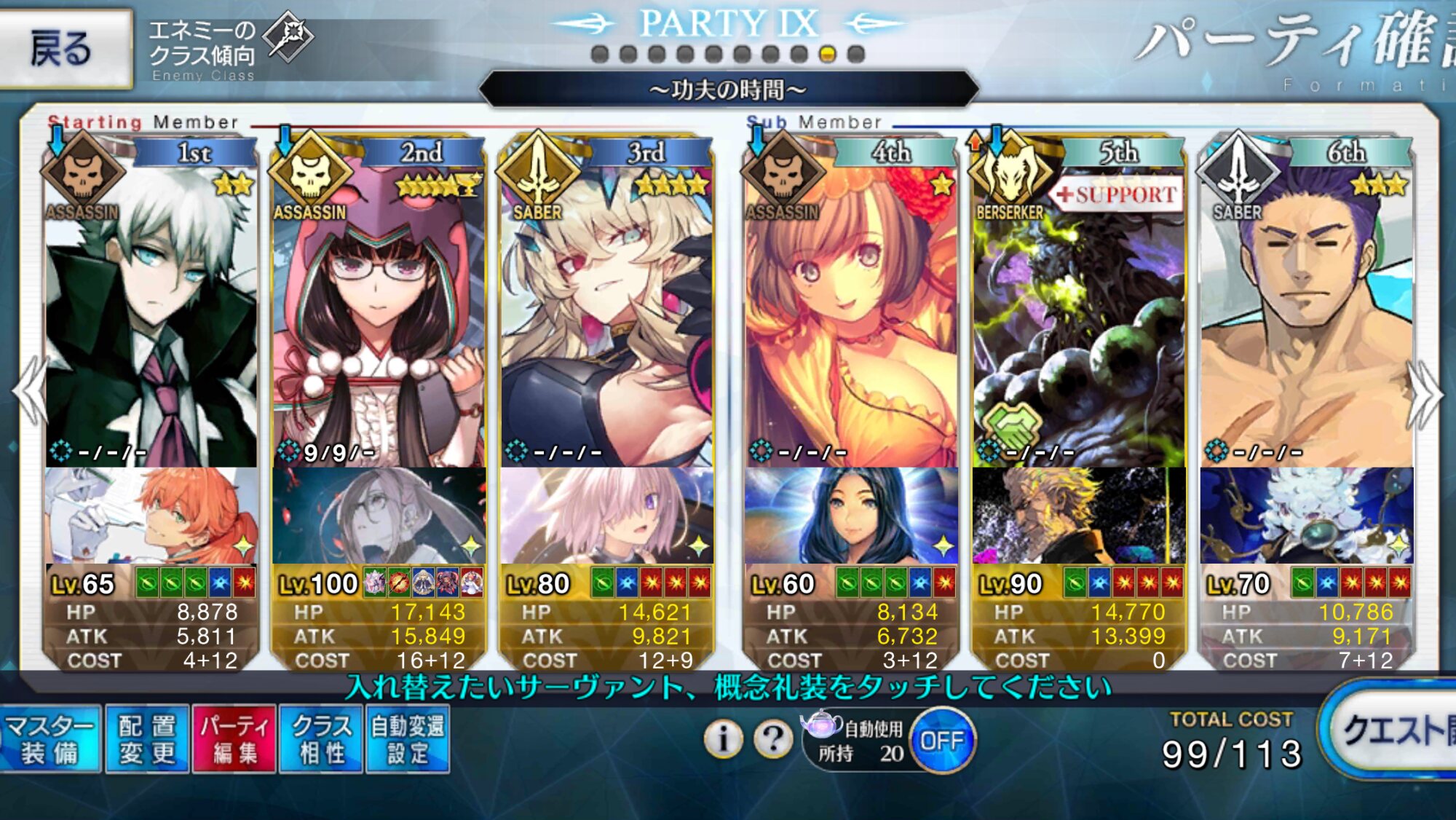
Task: Open Master Equipment (マスター装備)
Action: (x=50, y=738)
